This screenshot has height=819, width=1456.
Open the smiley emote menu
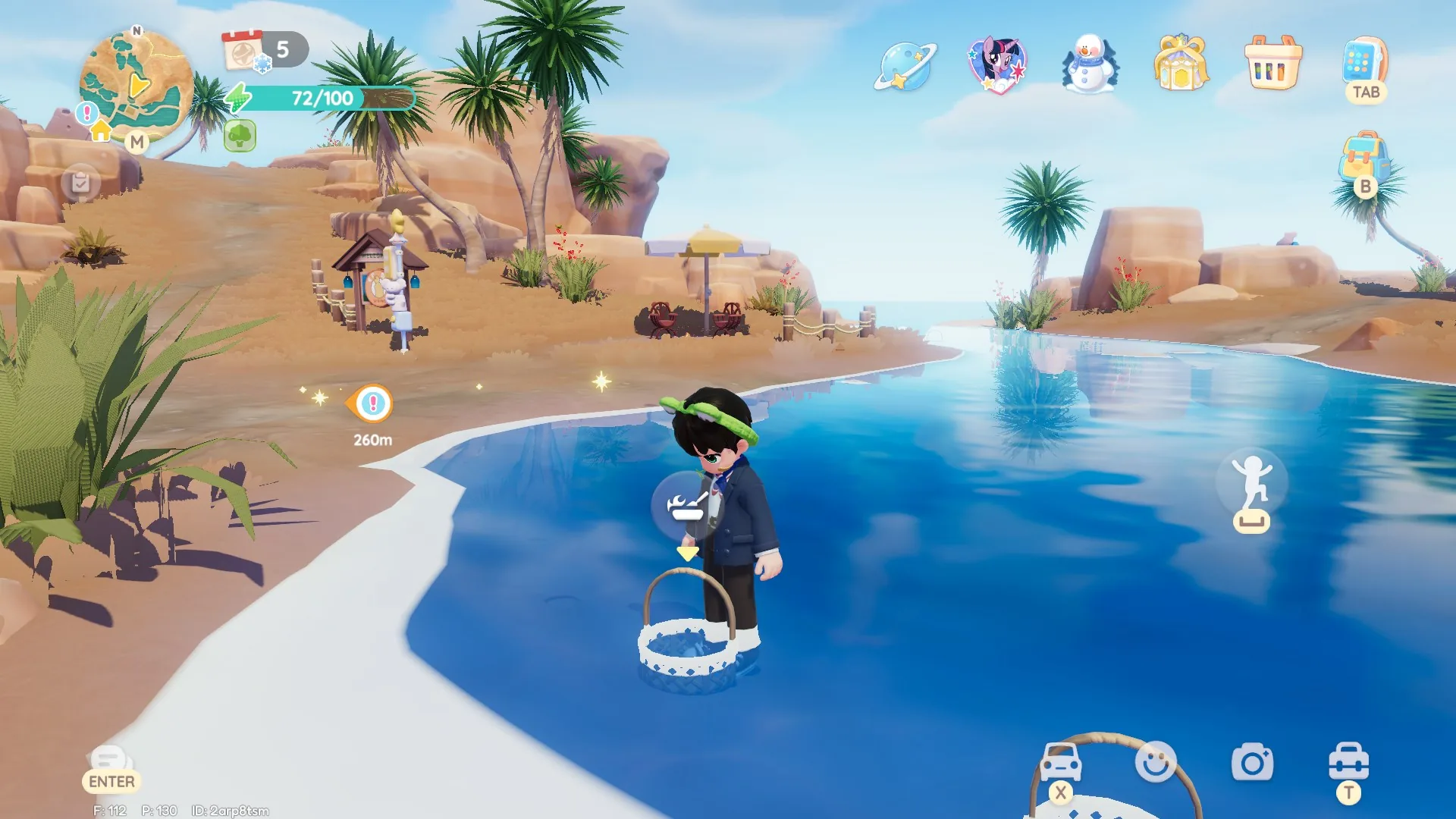[x=1156, y=762]
